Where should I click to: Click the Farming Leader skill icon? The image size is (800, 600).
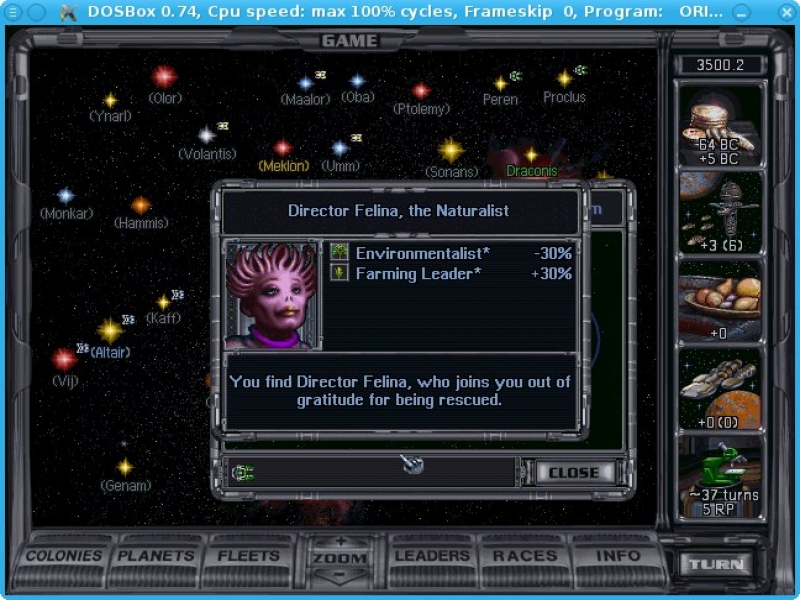[x=340, y=273]
